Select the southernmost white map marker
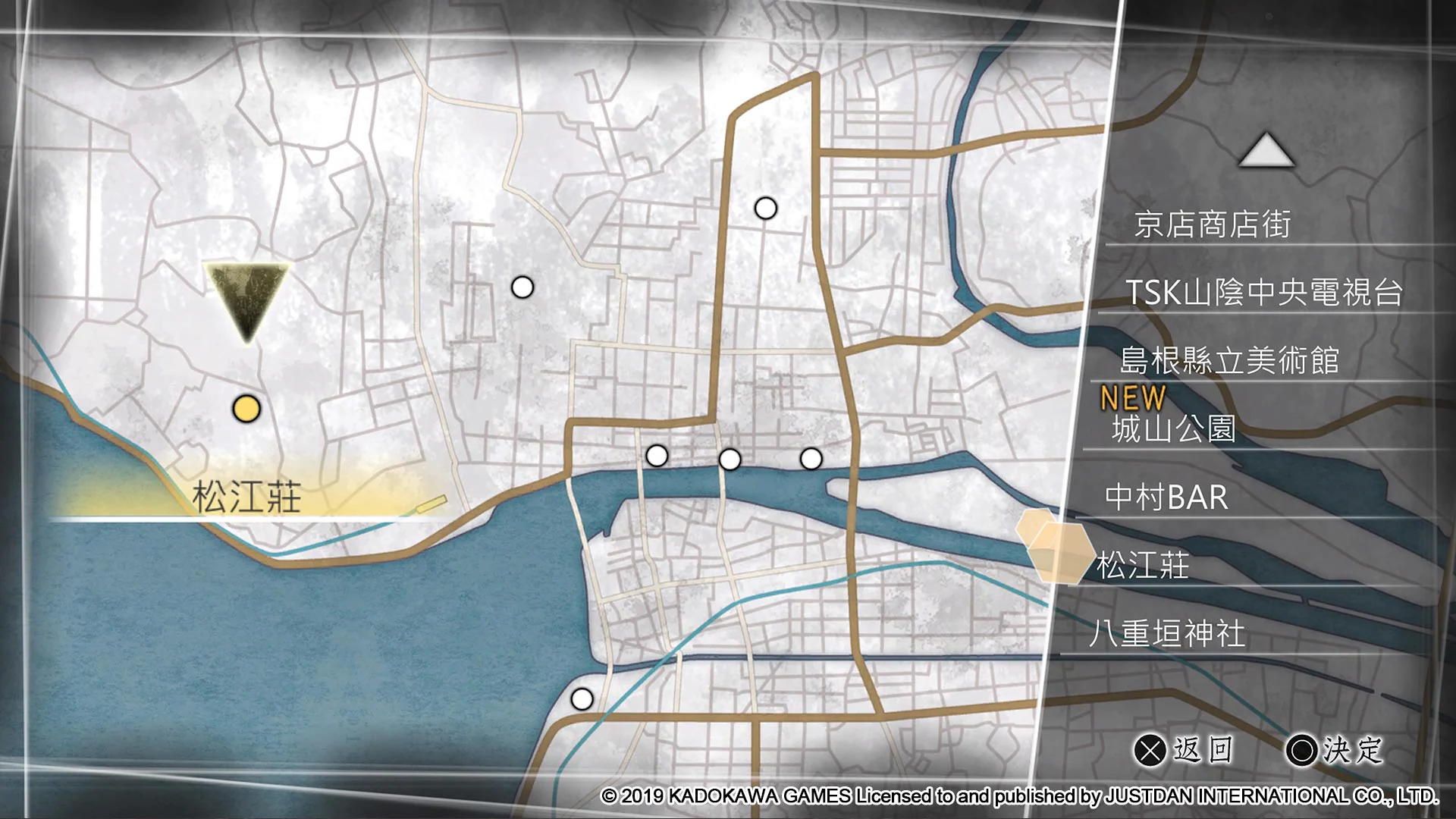Viewport: 1456px width, 819px height. tap(582, 698)
